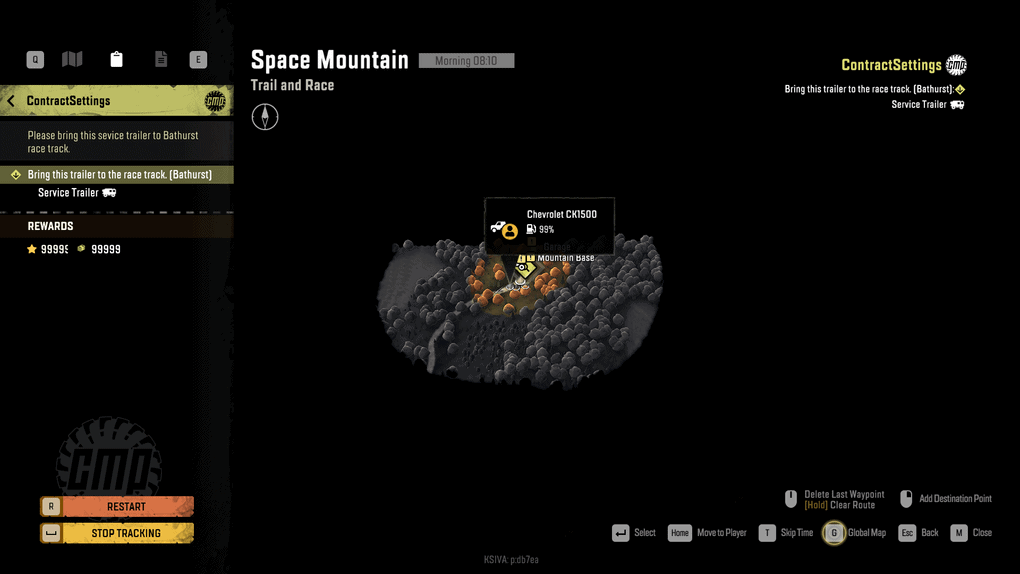Click the yellow Mountain Base map marker
Viewport: 1020px width, 574px height.
coord(525,268)
